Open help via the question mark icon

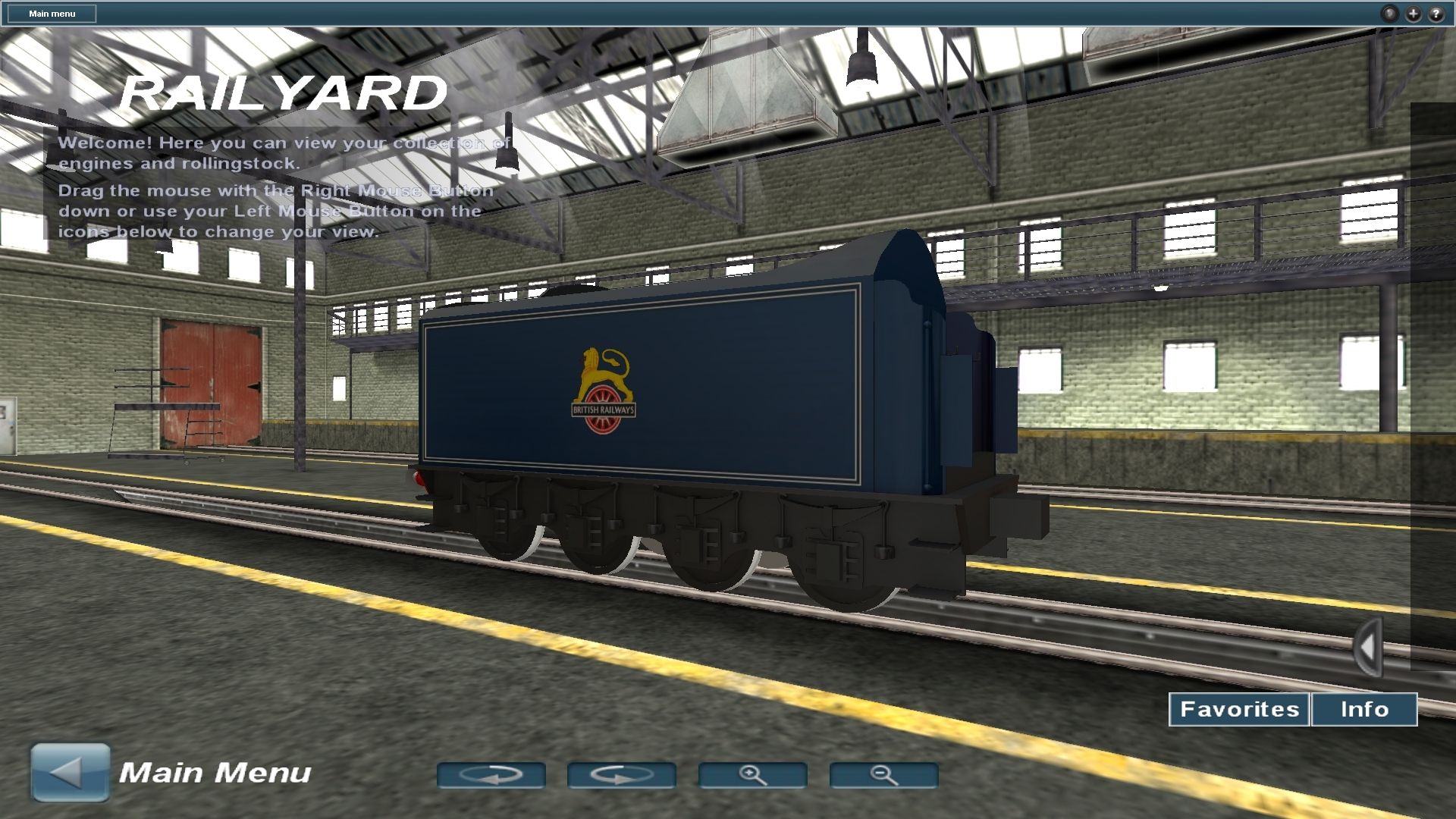click(x=1436, y=13)
